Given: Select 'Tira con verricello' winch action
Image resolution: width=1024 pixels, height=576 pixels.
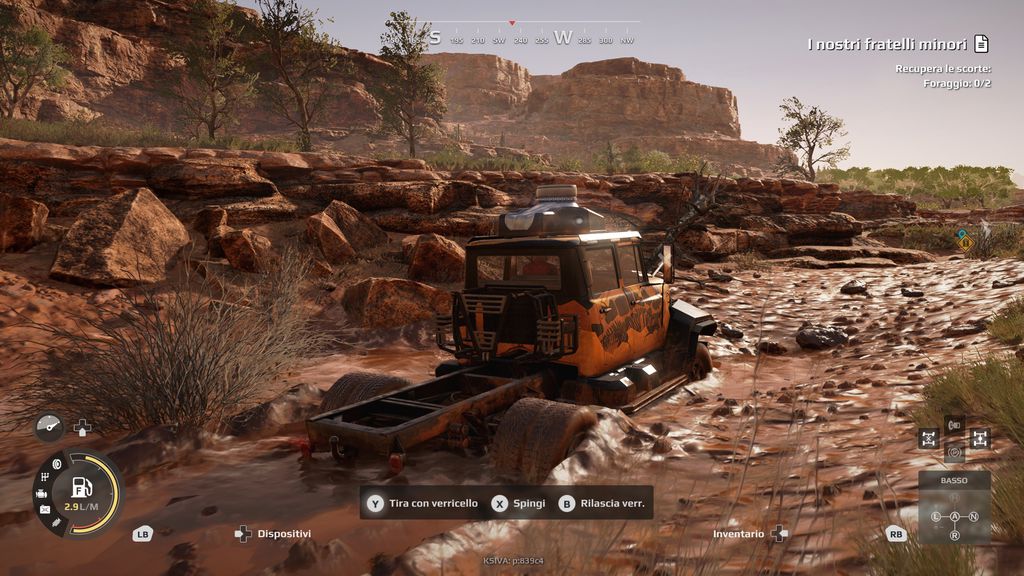Looking at the screenshot, I should pyautogui.click(x=423, y=503).
